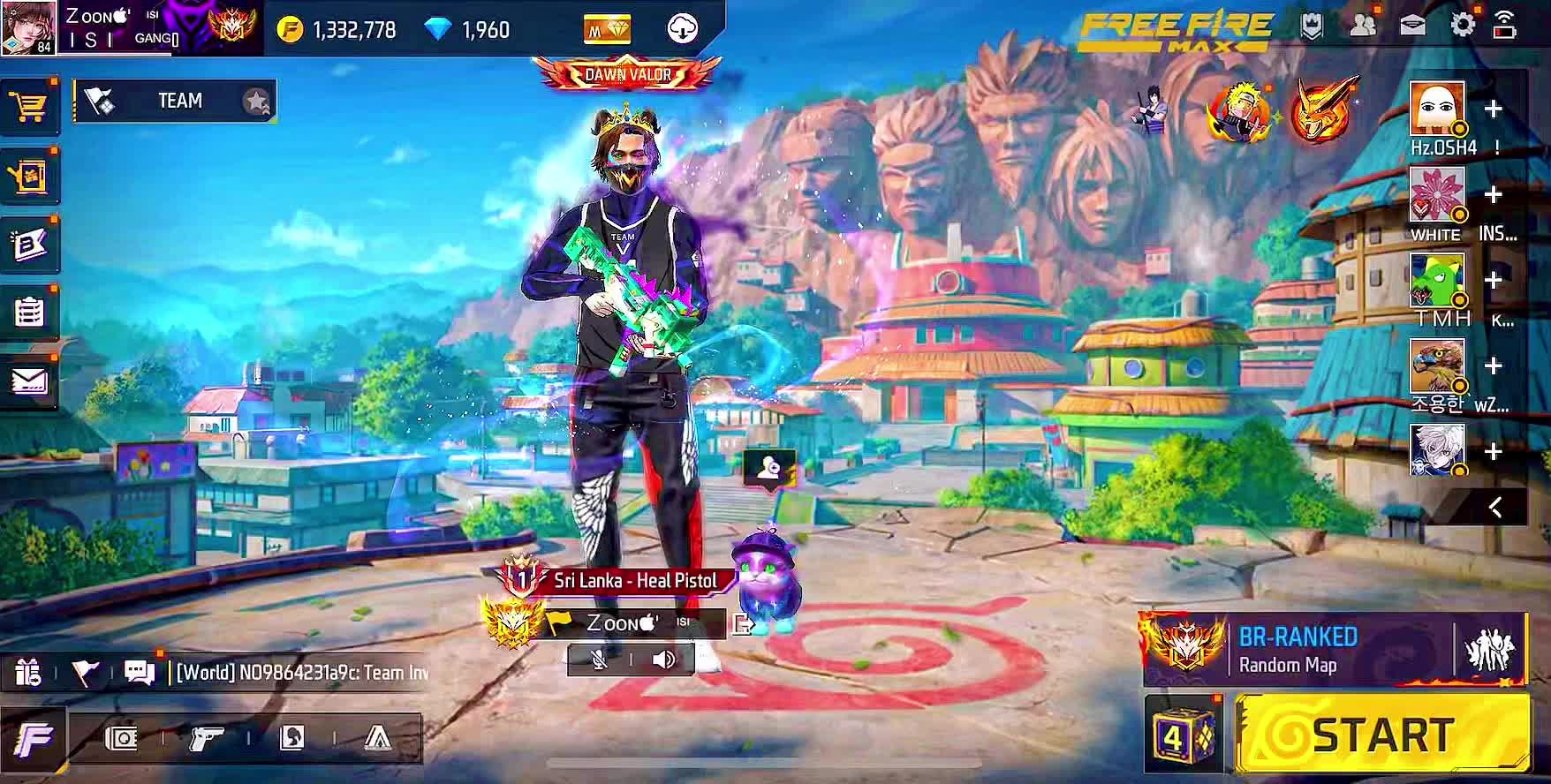Viewport: 1551px width, 784px height.
Task: Open the world chat message bar
Action: tap(300, 673)
